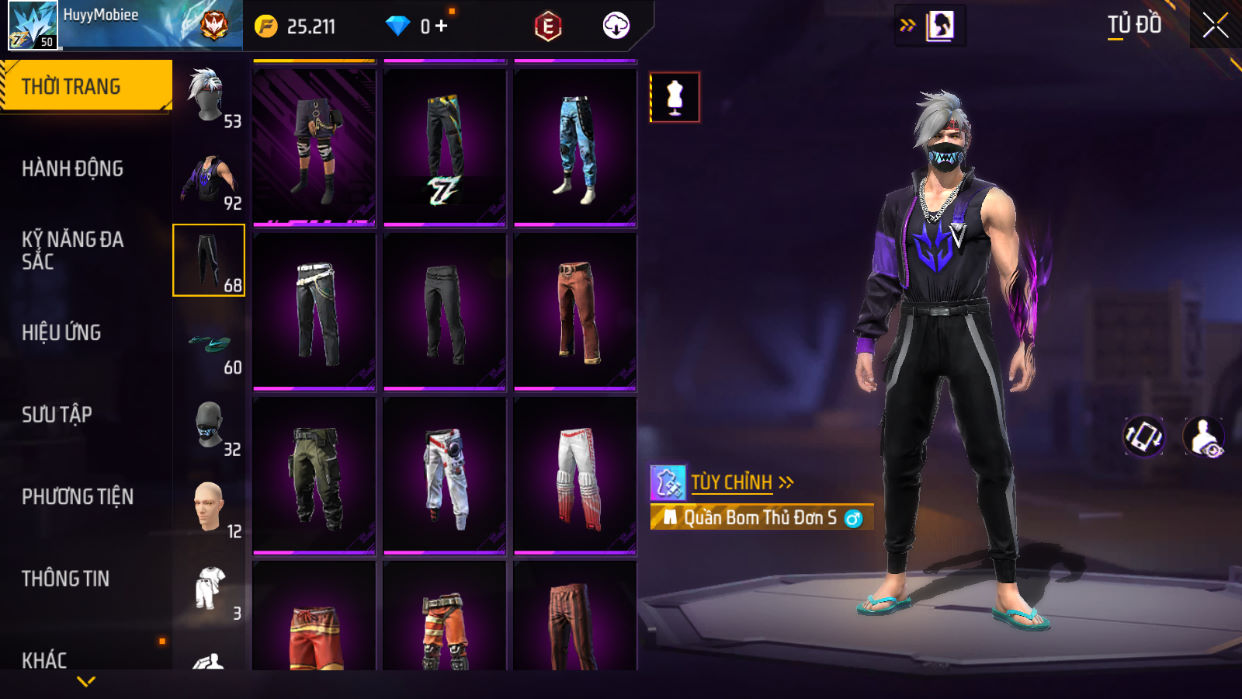Switch to the HÀNH ĐỘNG section
The height and width of the screenshot is (699, 1242).
coord(73,168)
